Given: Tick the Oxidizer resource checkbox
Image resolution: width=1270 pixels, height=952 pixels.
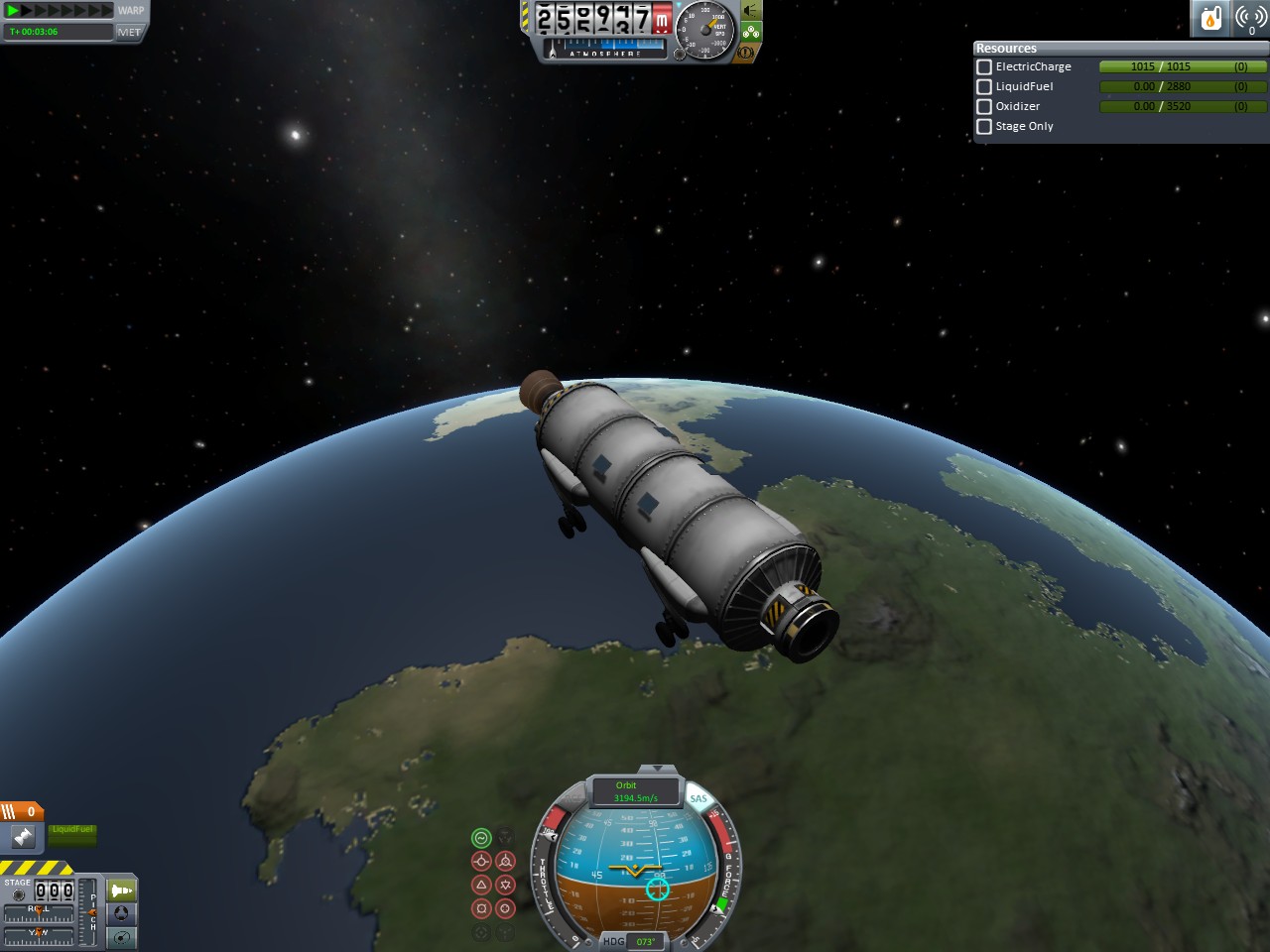Looking at the screenshot, I should (984, 106).
